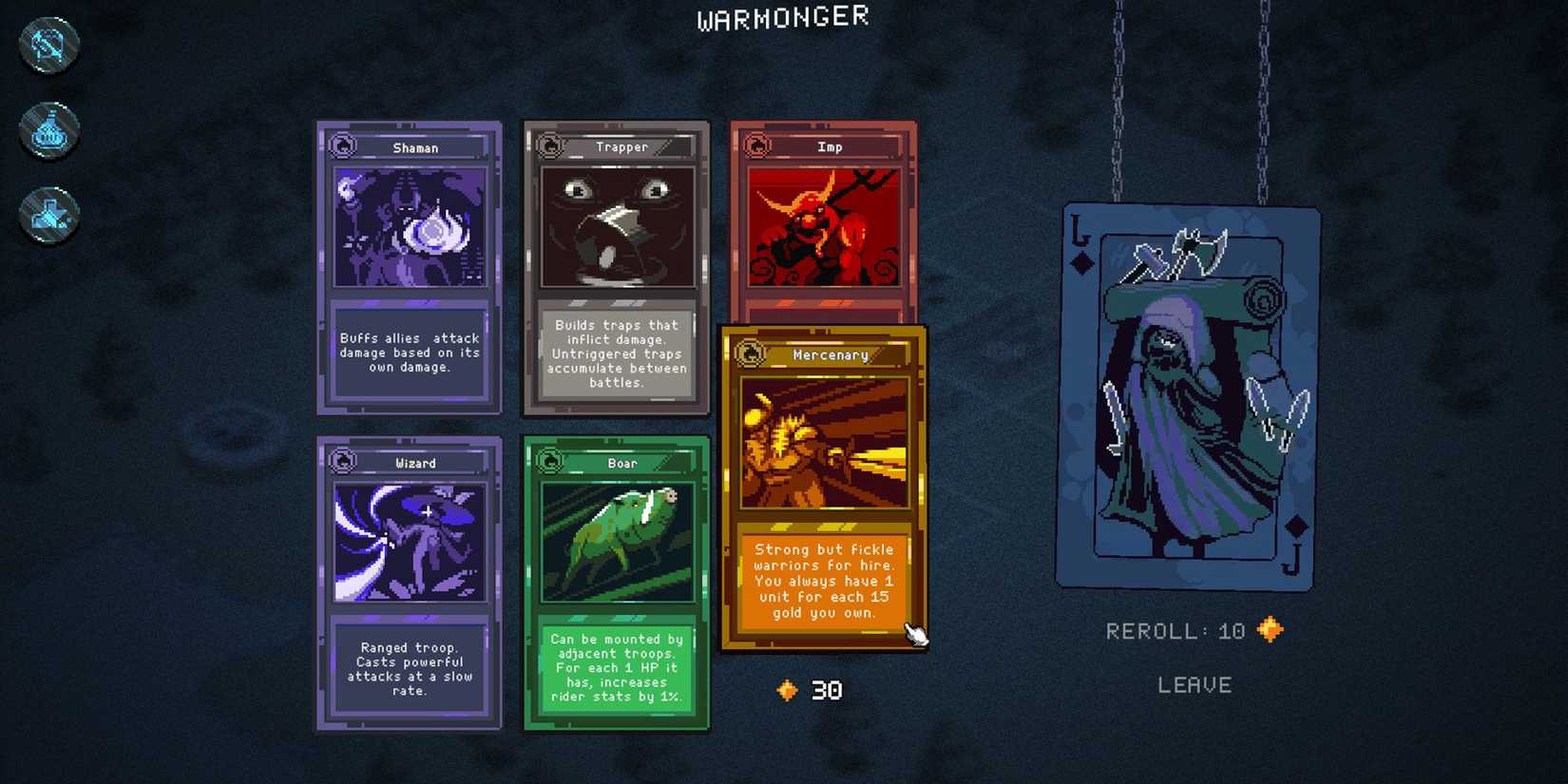
Task: Select the Trapper card
Action: 616,266
